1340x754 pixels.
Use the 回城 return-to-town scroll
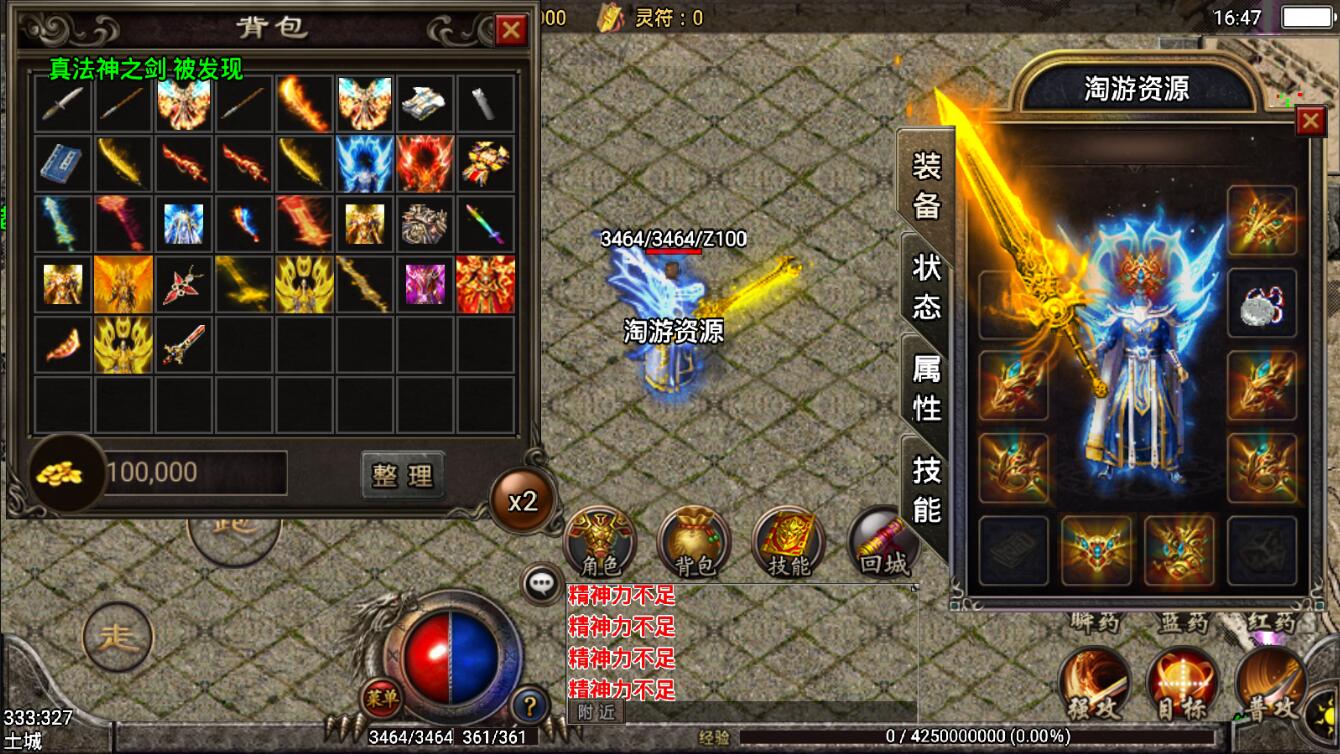pos(882,543)
